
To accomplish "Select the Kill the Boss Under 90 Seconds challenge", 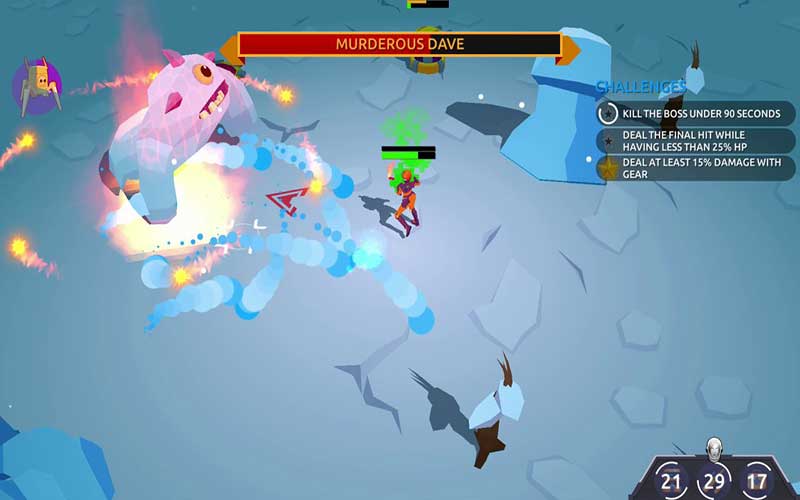I will 695,113.
